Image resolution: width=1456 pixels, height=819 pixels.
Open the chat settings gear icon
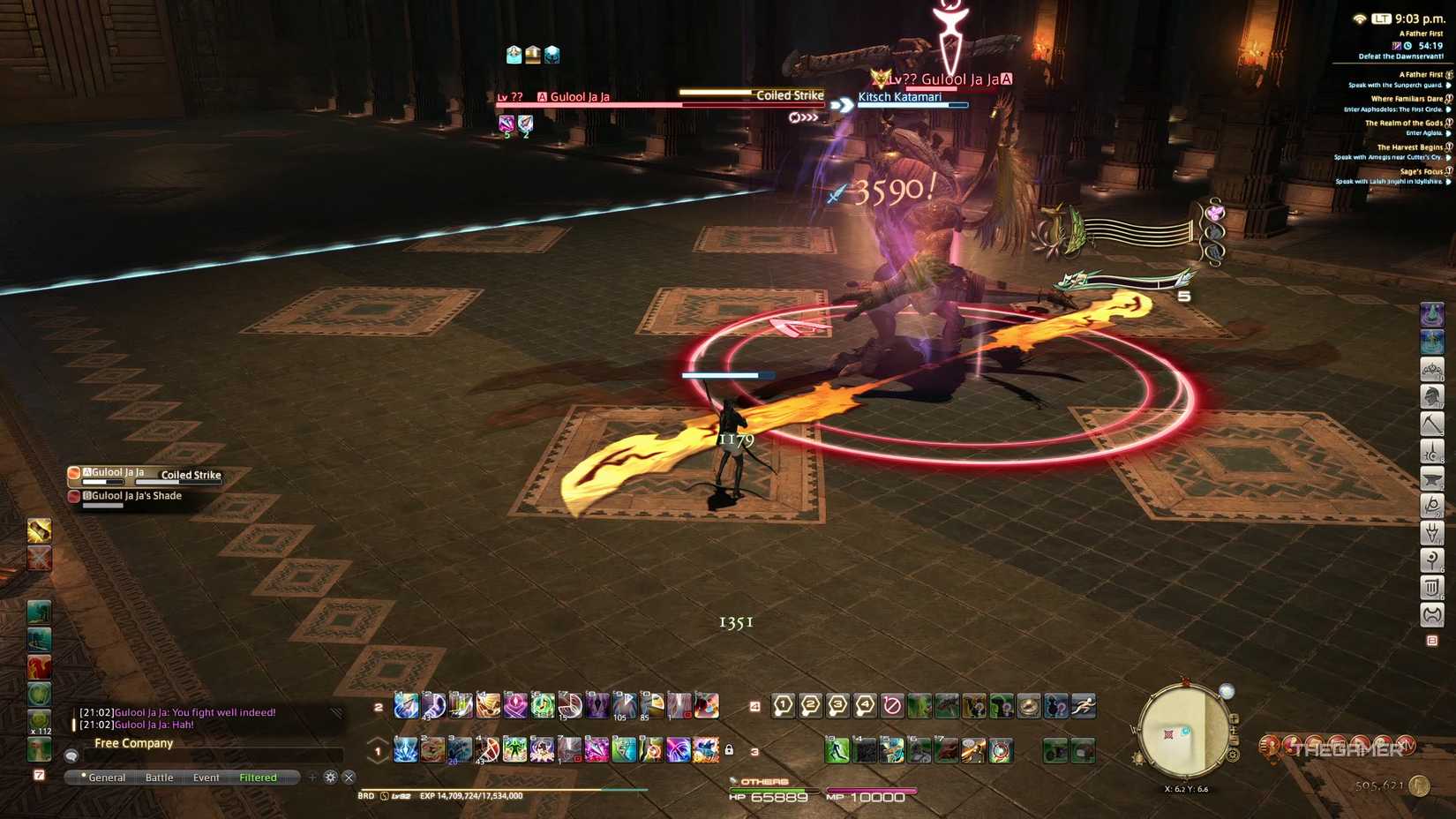coord(330,778)
